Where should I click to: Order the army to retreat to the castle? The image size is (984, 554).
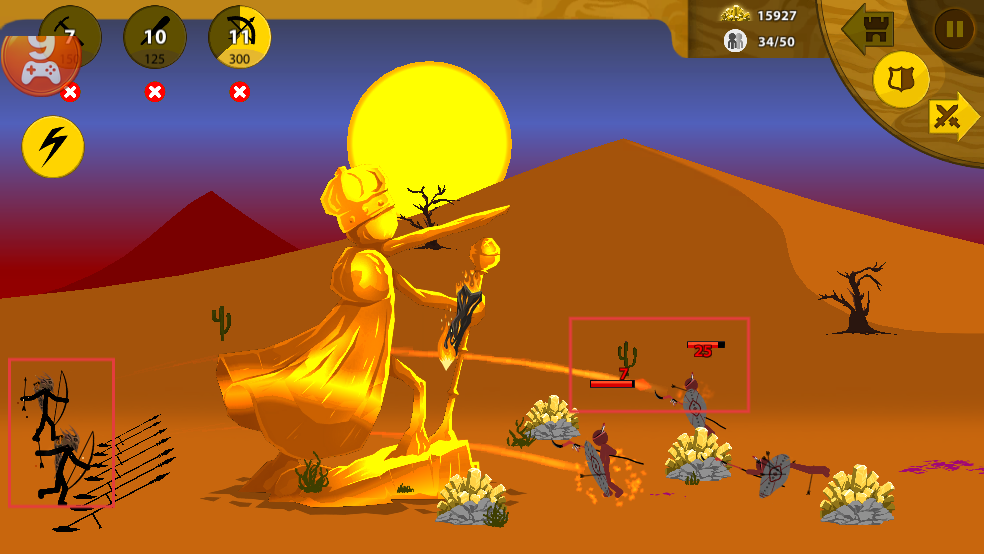point(868,29)
